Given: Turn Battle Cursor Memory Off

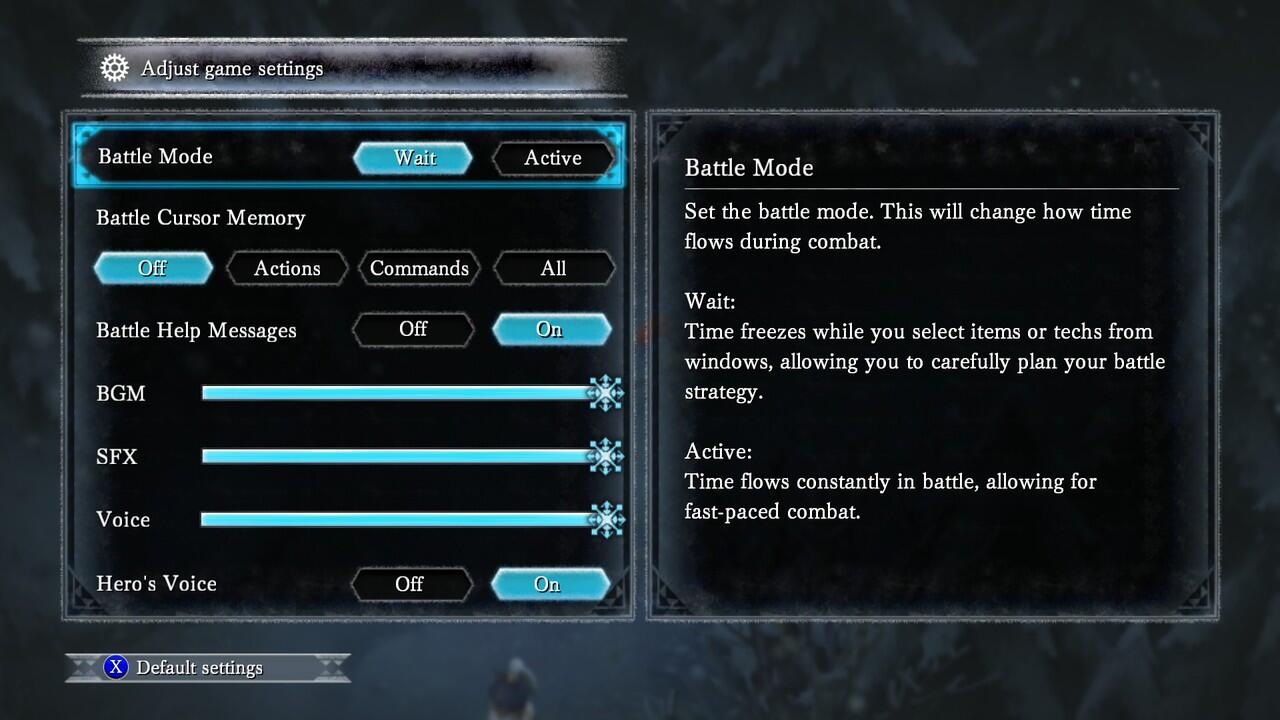Looking at the screenshot, I should (153, 268).
